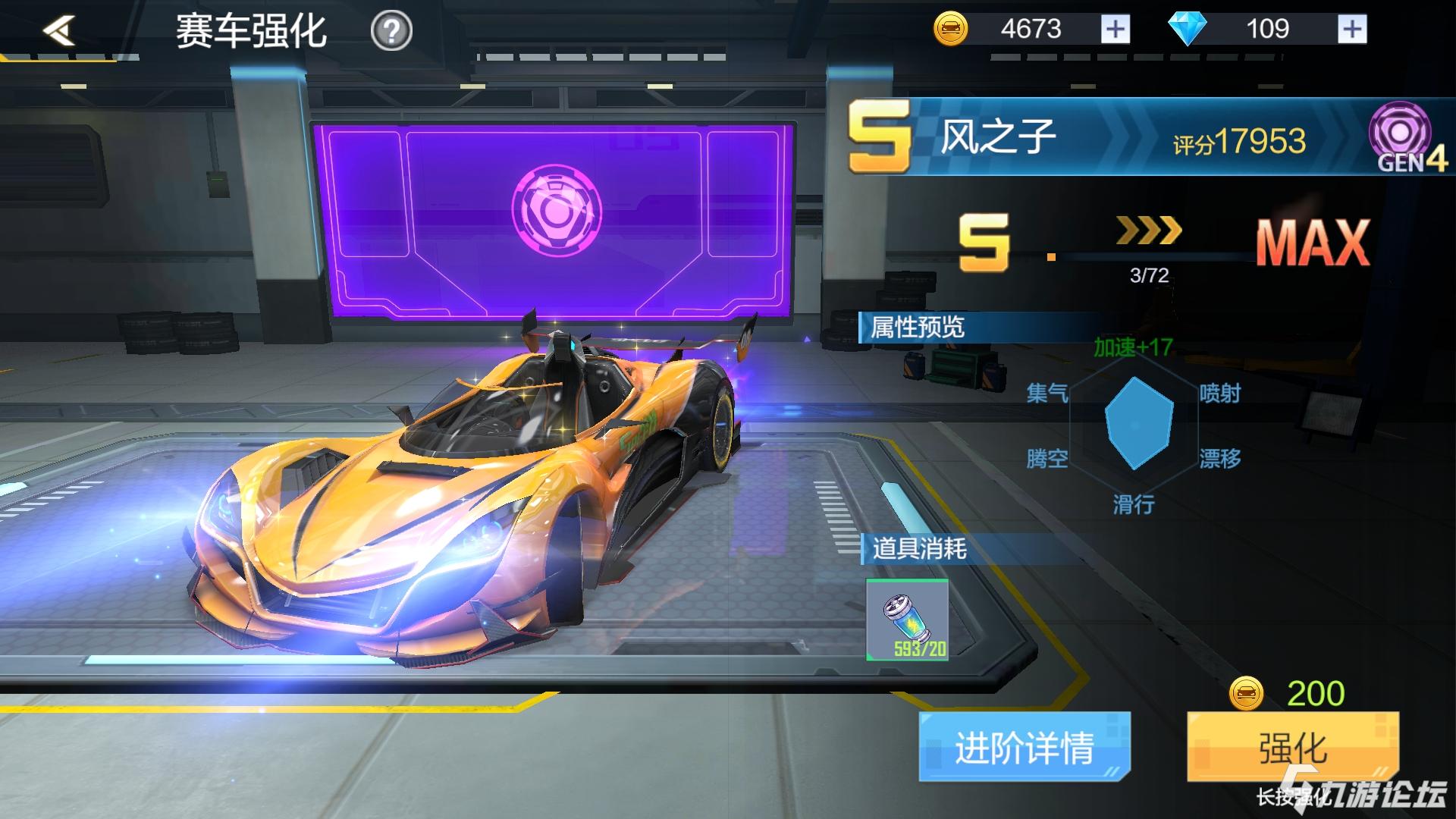Add more diamonds with plus
This screenshot has width=1456, height=819.
point(1352,29)
